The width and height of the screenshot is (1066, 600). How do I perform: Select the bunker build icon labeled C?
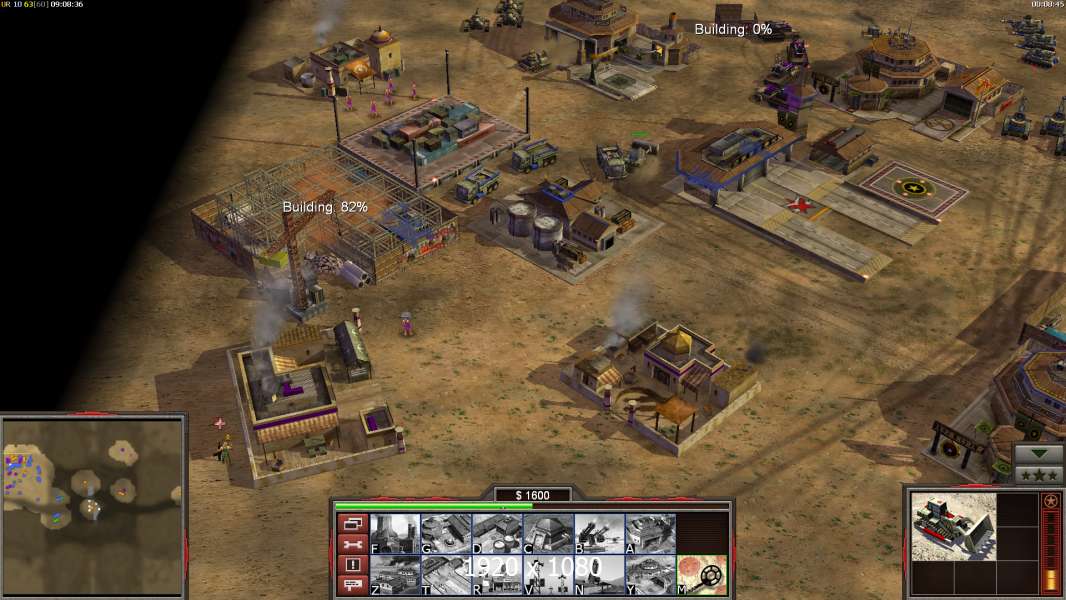point(548,533)
